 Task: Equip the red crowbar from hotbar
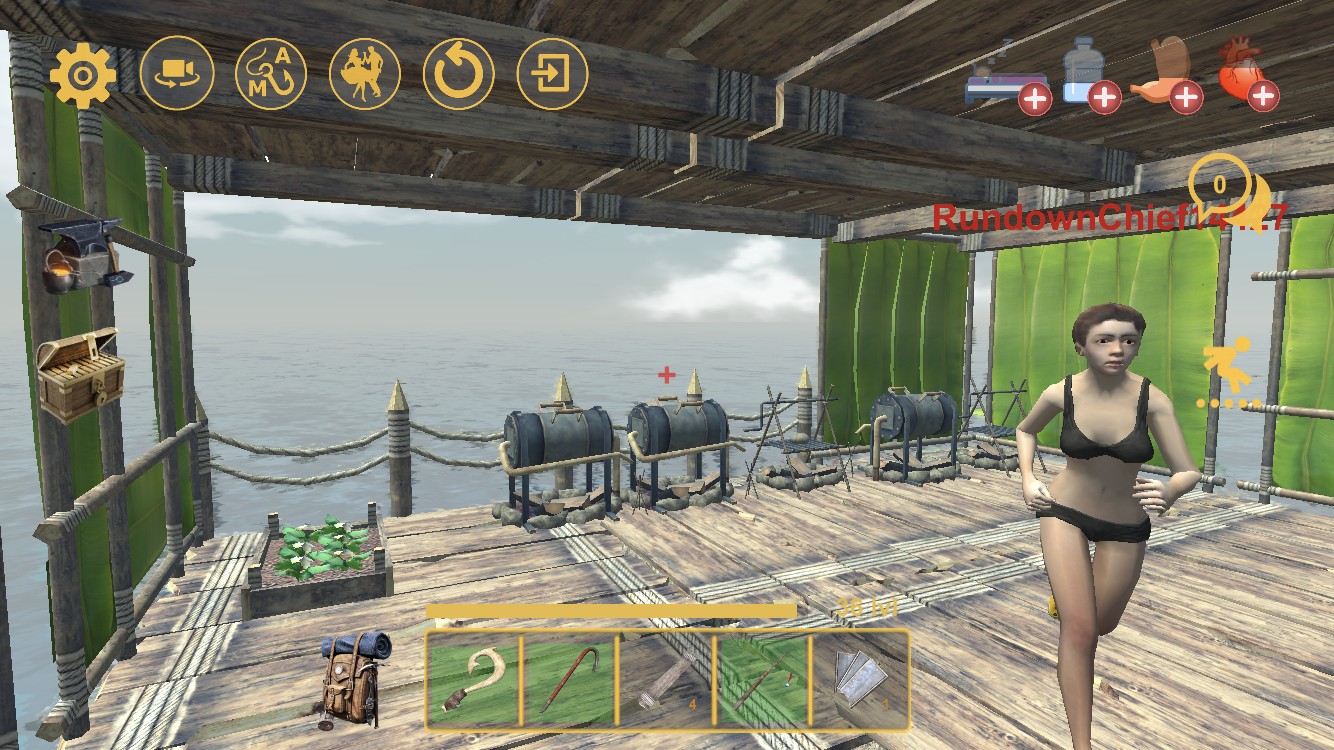[x=569, y=679]
